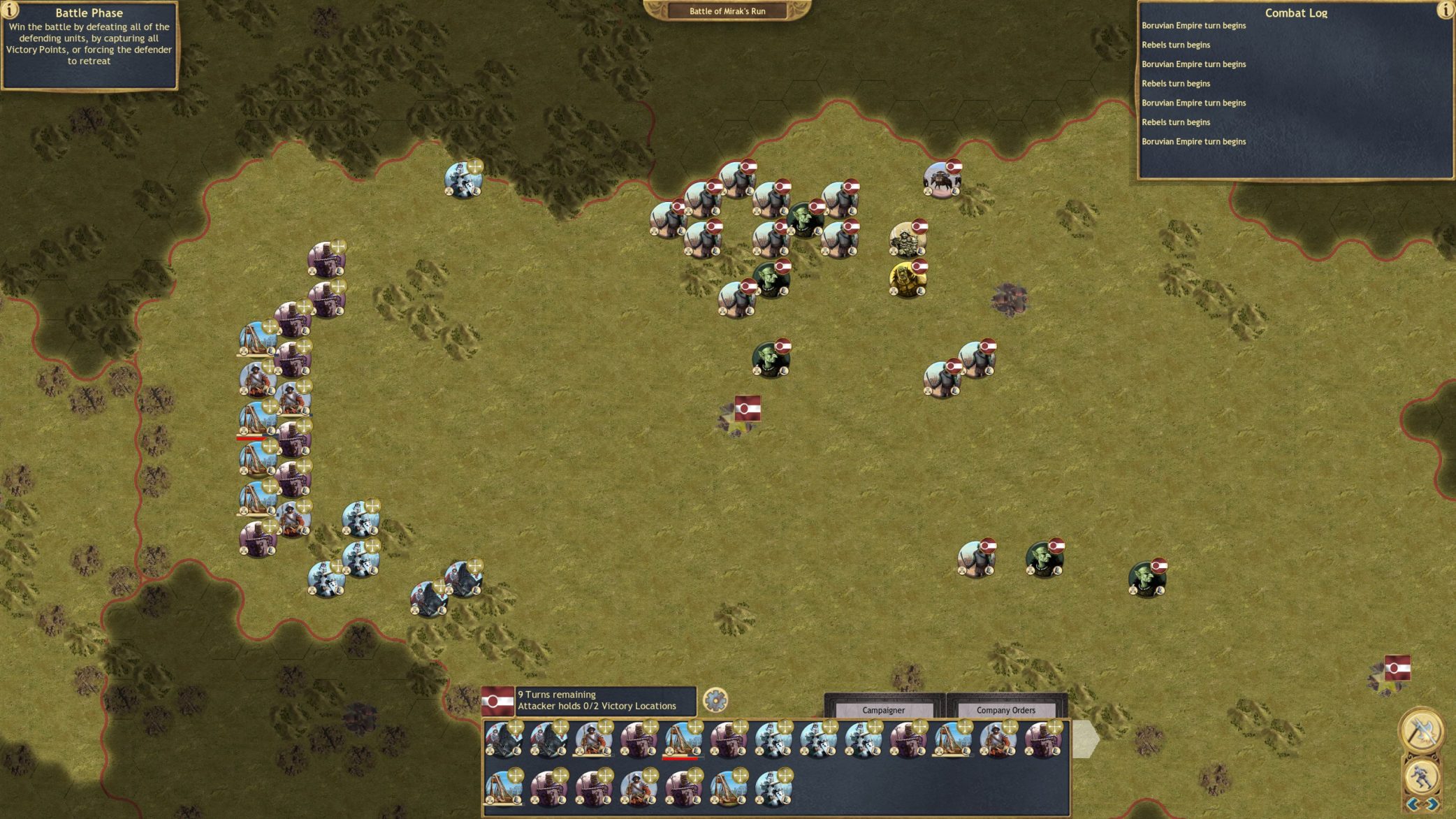
Task: Open the Company Orders tab
Action: (x=1005, y=710)
